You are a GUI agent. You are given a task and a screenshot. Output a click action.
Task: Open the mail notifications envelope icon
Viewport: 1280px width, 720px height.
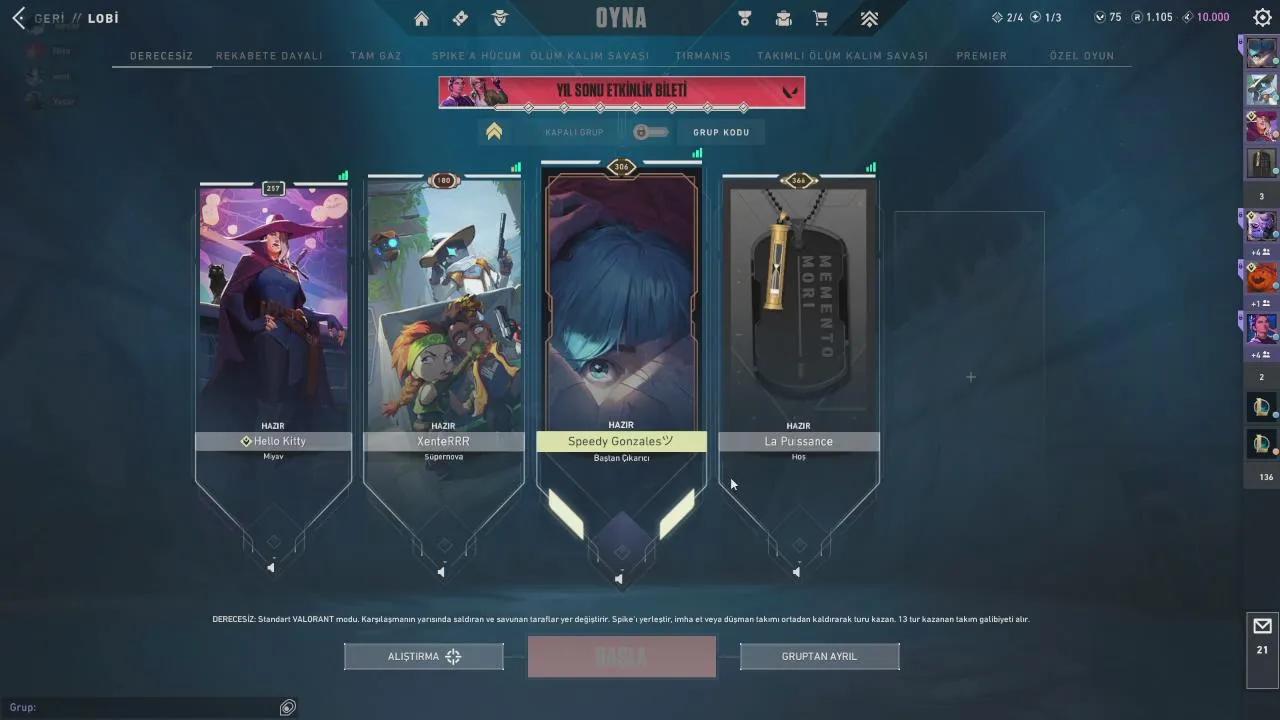tap(1261, 625)
